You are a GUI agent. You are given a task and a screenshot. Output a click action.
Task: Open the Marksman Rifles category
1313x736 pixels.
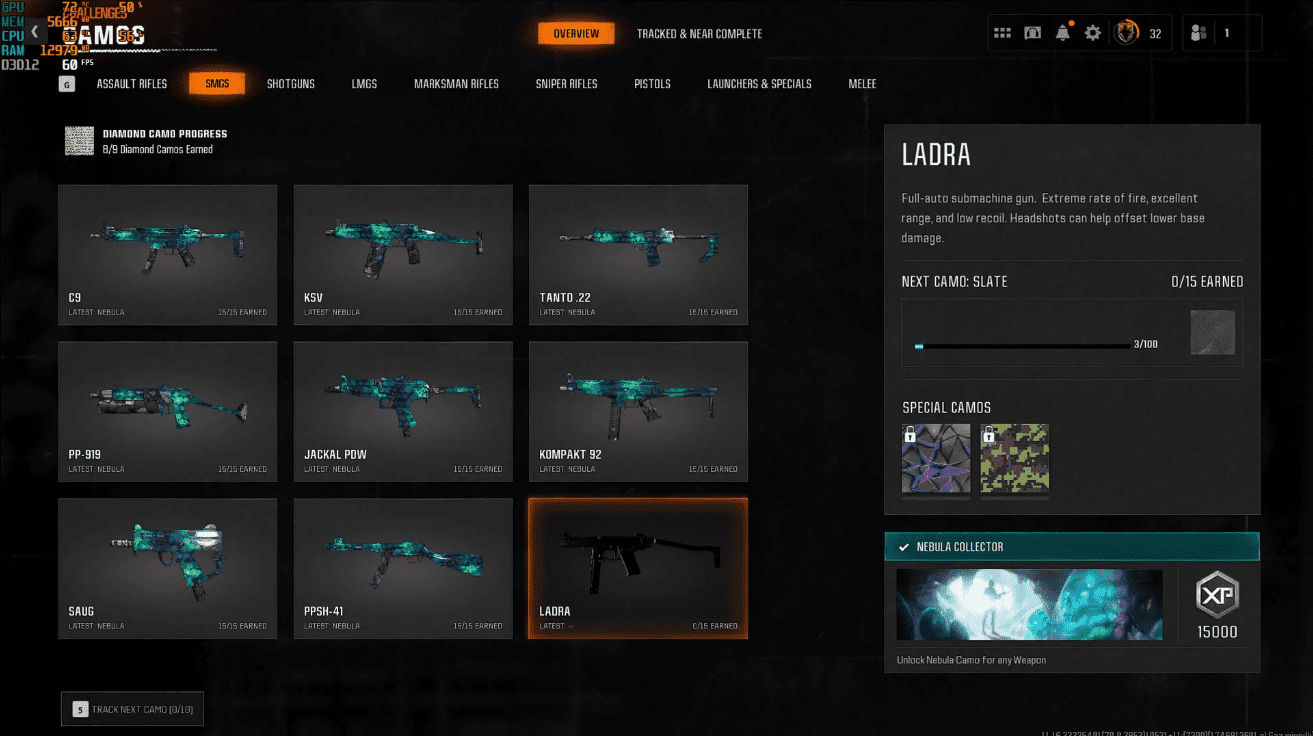tap(456, 84)
